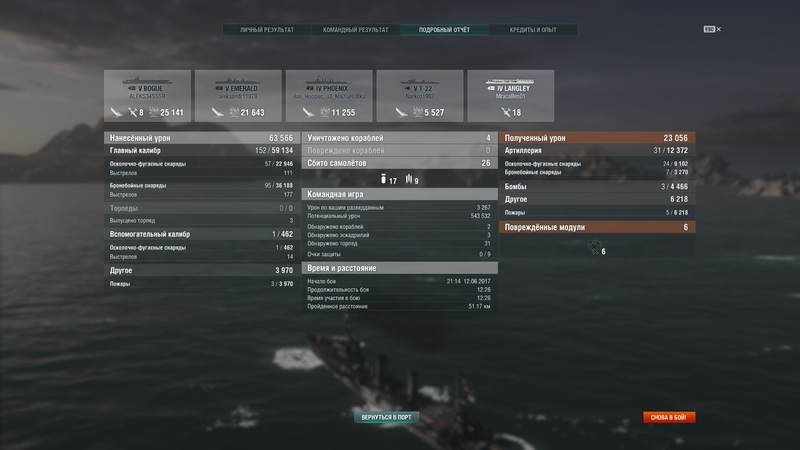Select the Подробный отчёт tab

pyautogui.click(x=444, y=30)
